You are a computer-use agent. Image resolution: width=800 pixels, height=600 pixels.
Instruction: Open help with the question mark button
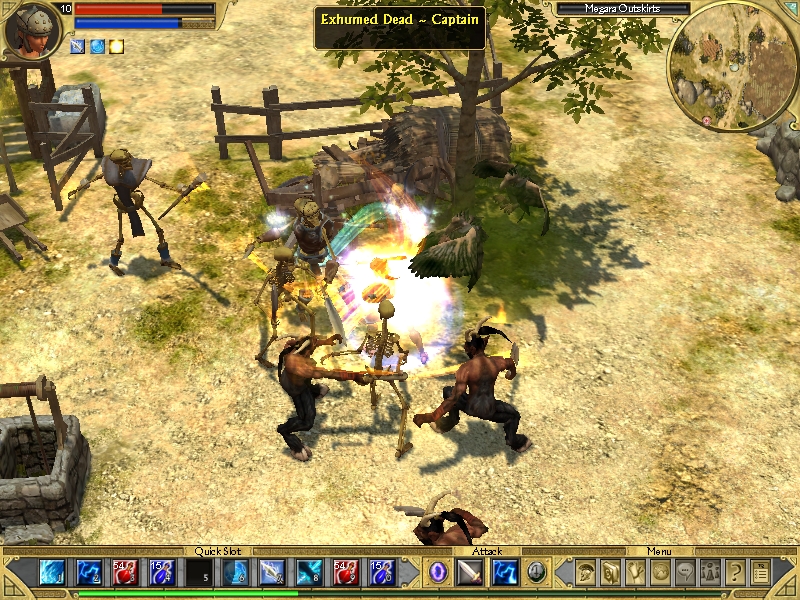tap(736, 572)
